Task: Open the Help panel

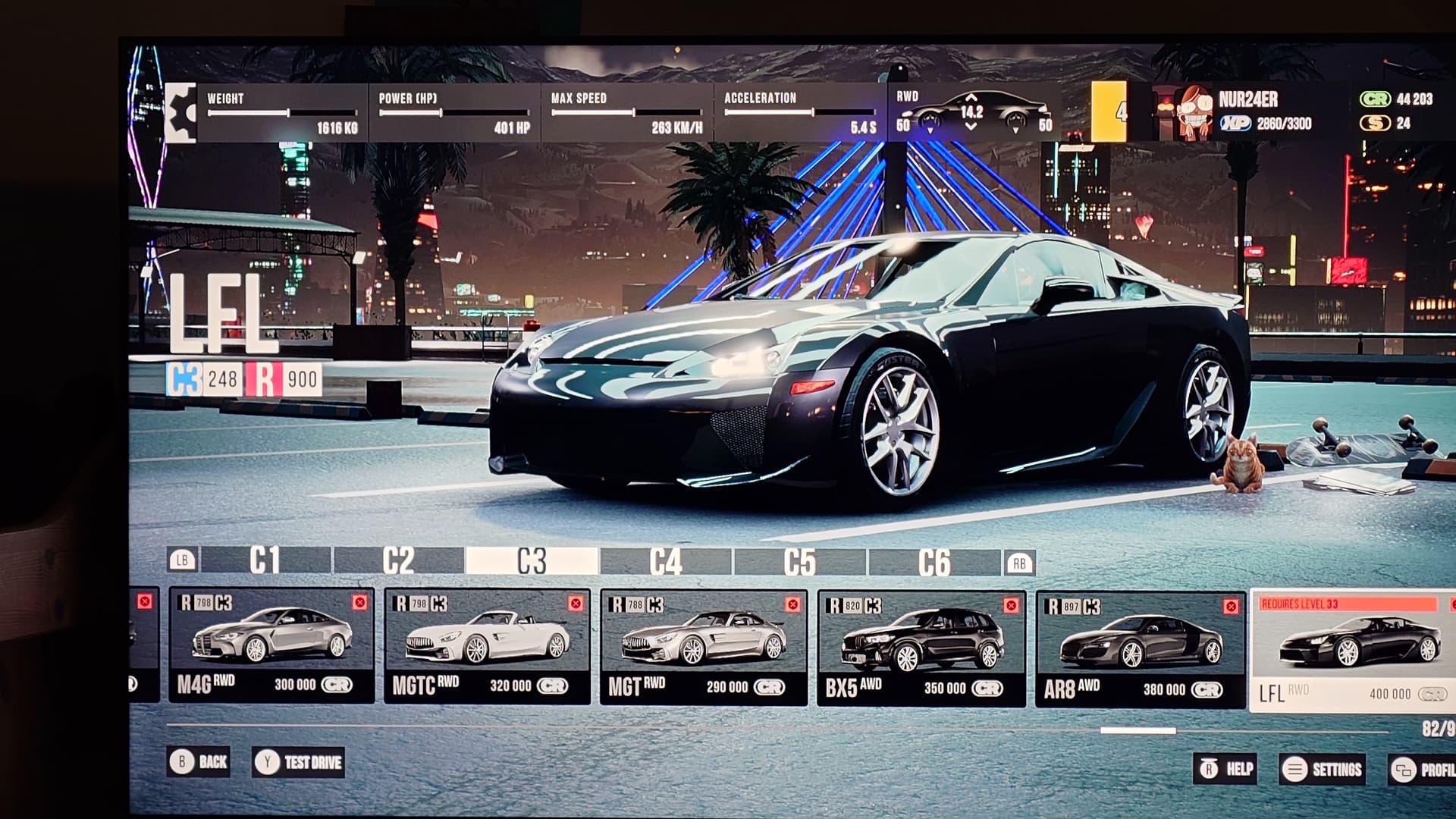Action: coord(1225,769)
